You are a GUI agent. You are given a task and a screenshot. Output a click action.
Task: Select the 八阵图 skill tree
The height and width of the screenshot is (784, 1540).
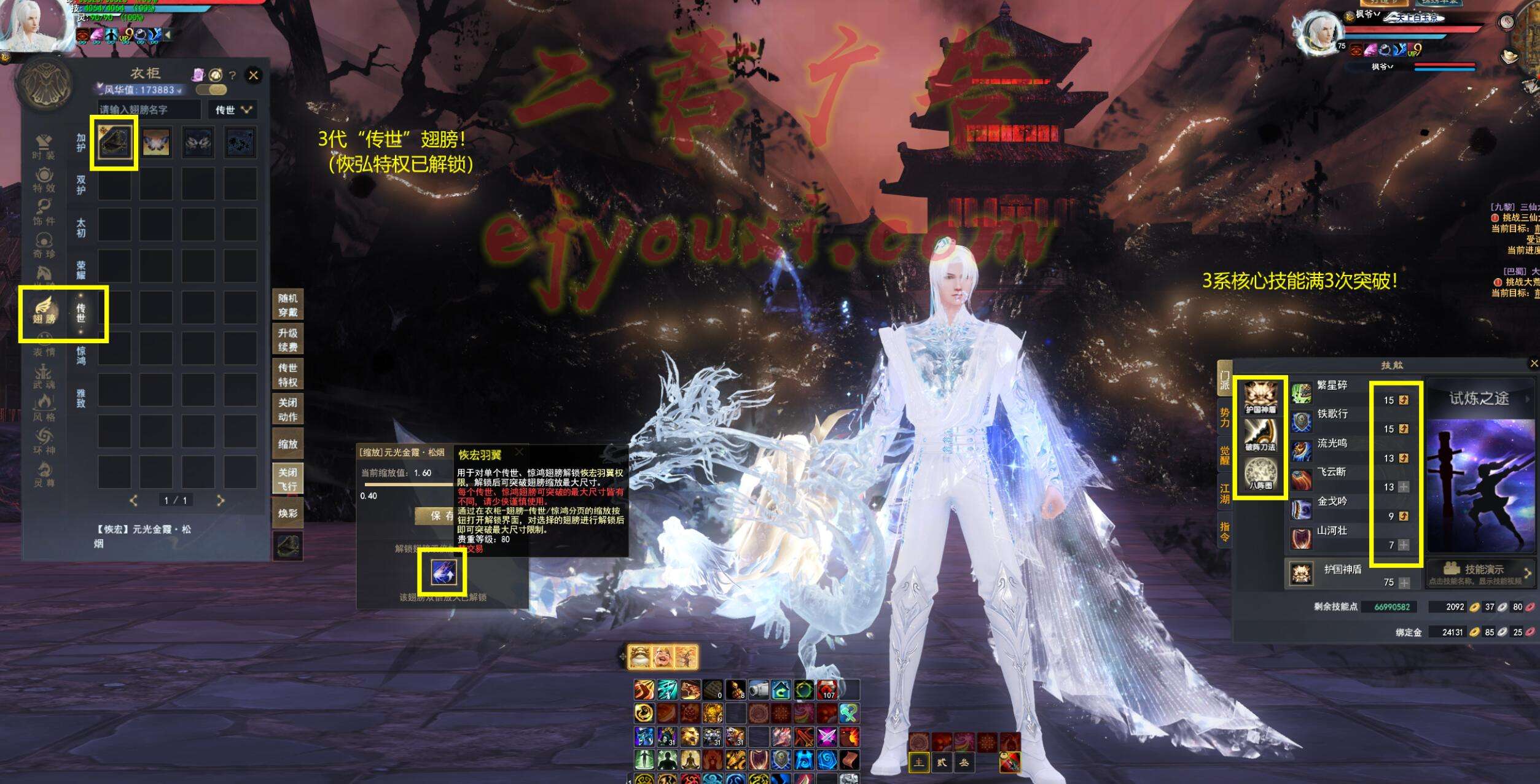pos(1260,474)
